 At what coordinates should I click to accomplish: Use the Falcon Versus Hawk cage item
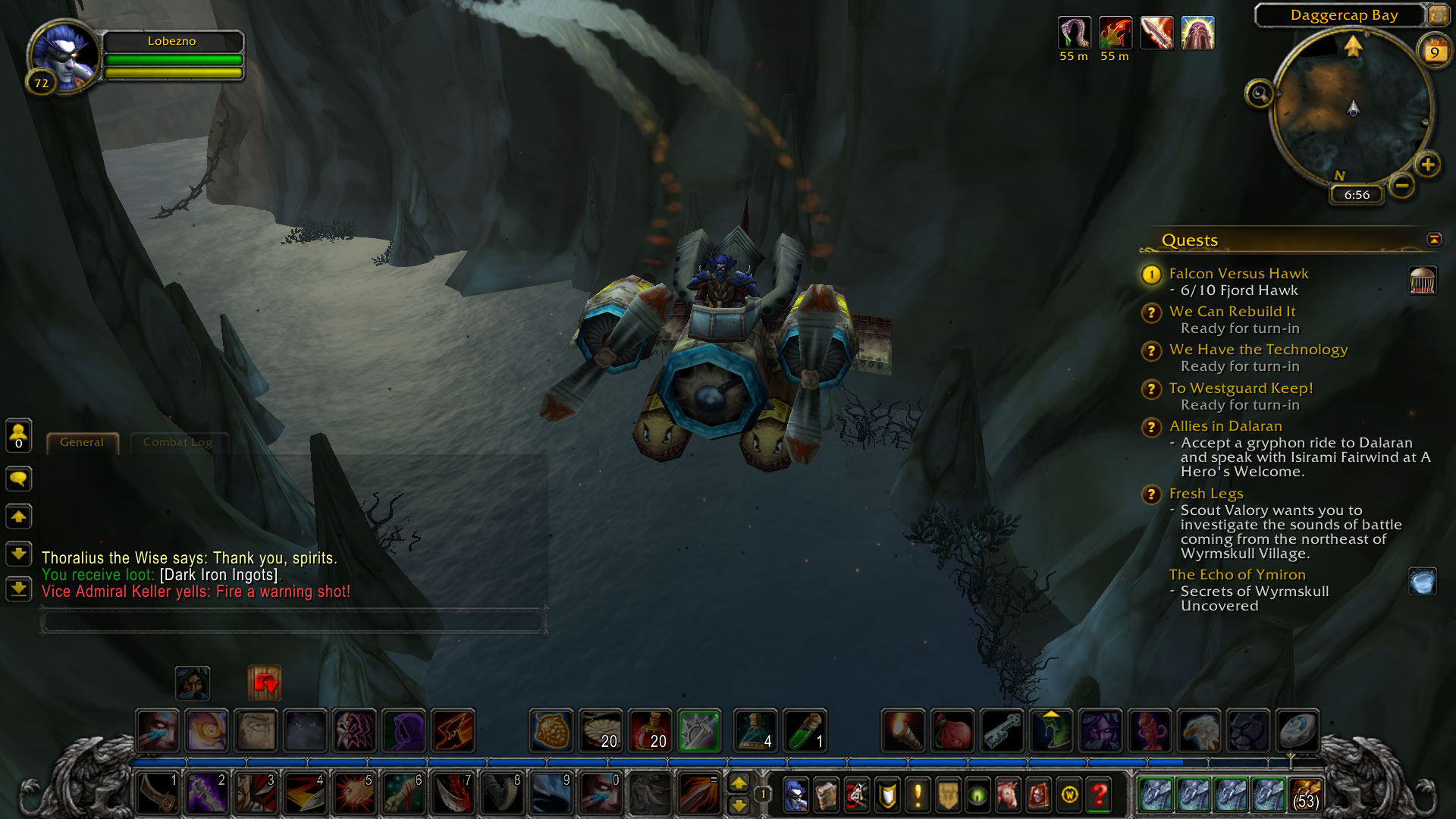pos(1423,281)
